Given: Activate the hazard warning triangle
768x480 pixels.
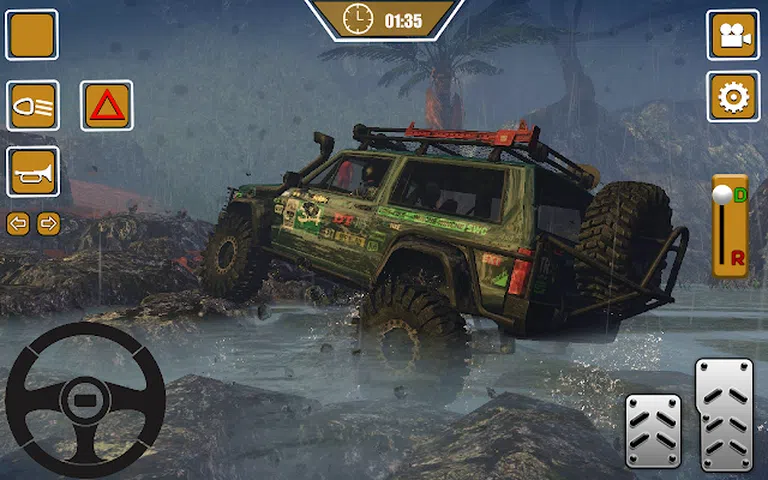Looking at the screenshot, I should [x=106, y=105].
